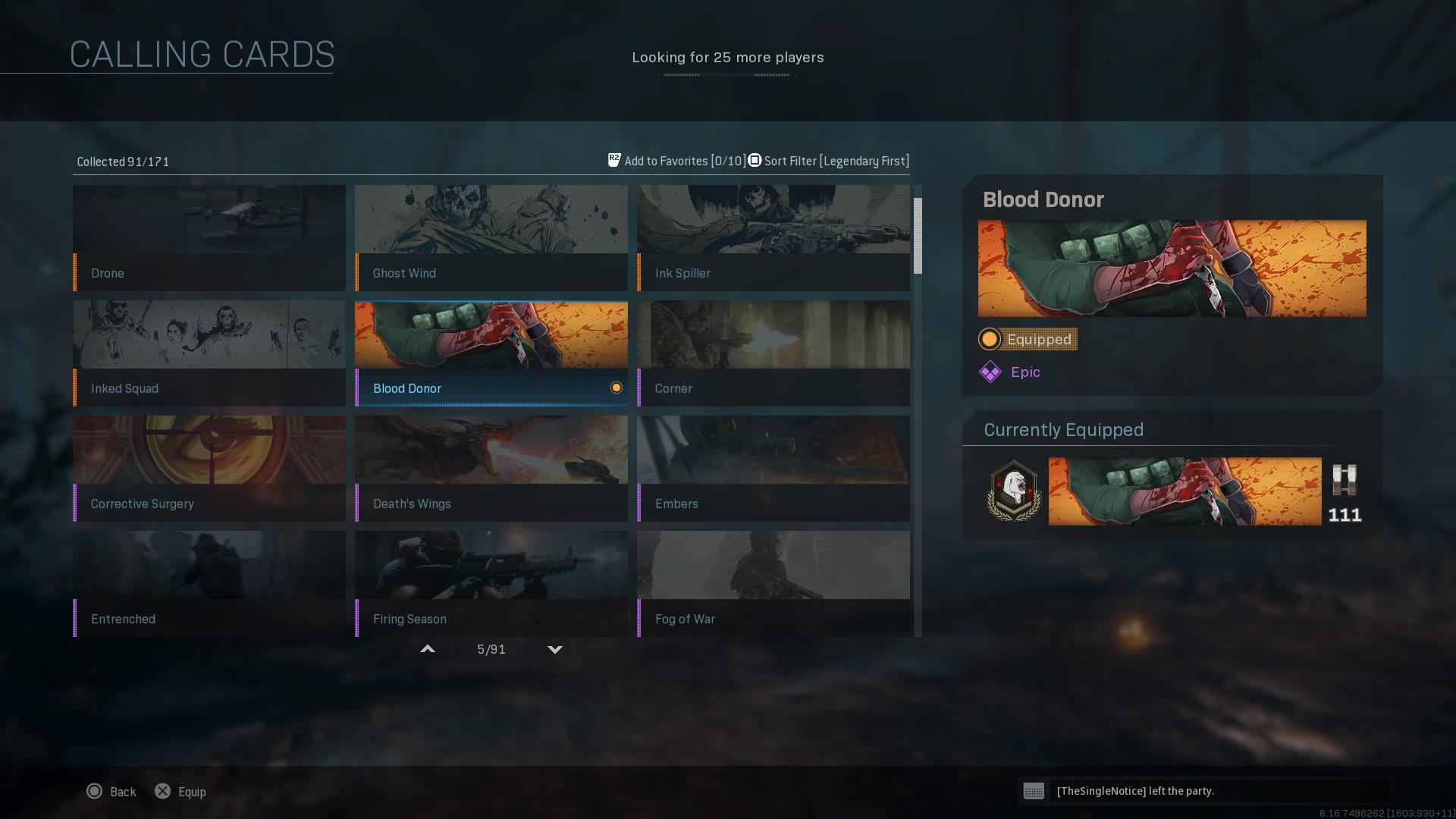Go Back from Calling Cards
1456x819 pixels.
[111, 792]
